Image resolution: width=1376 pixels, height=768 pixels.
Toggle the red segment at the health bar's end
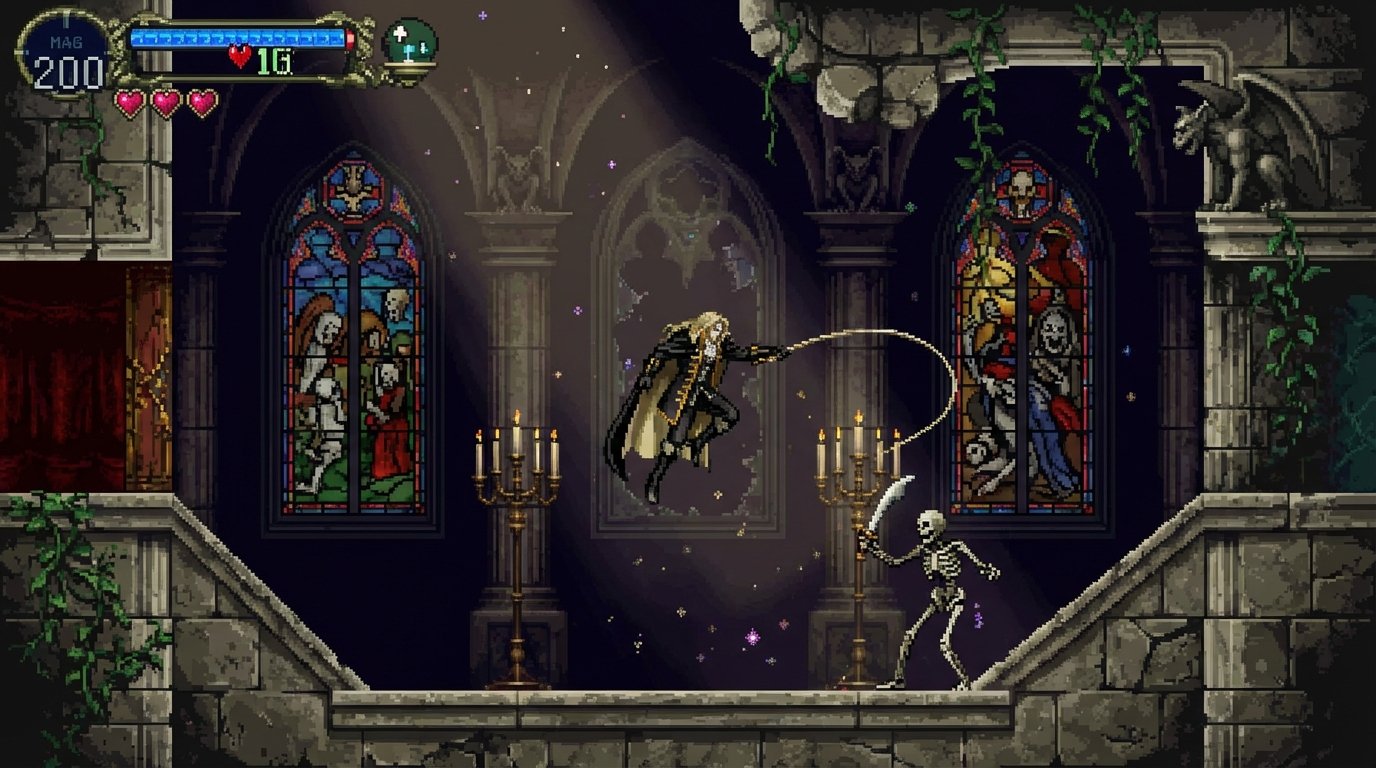point(350,36)
